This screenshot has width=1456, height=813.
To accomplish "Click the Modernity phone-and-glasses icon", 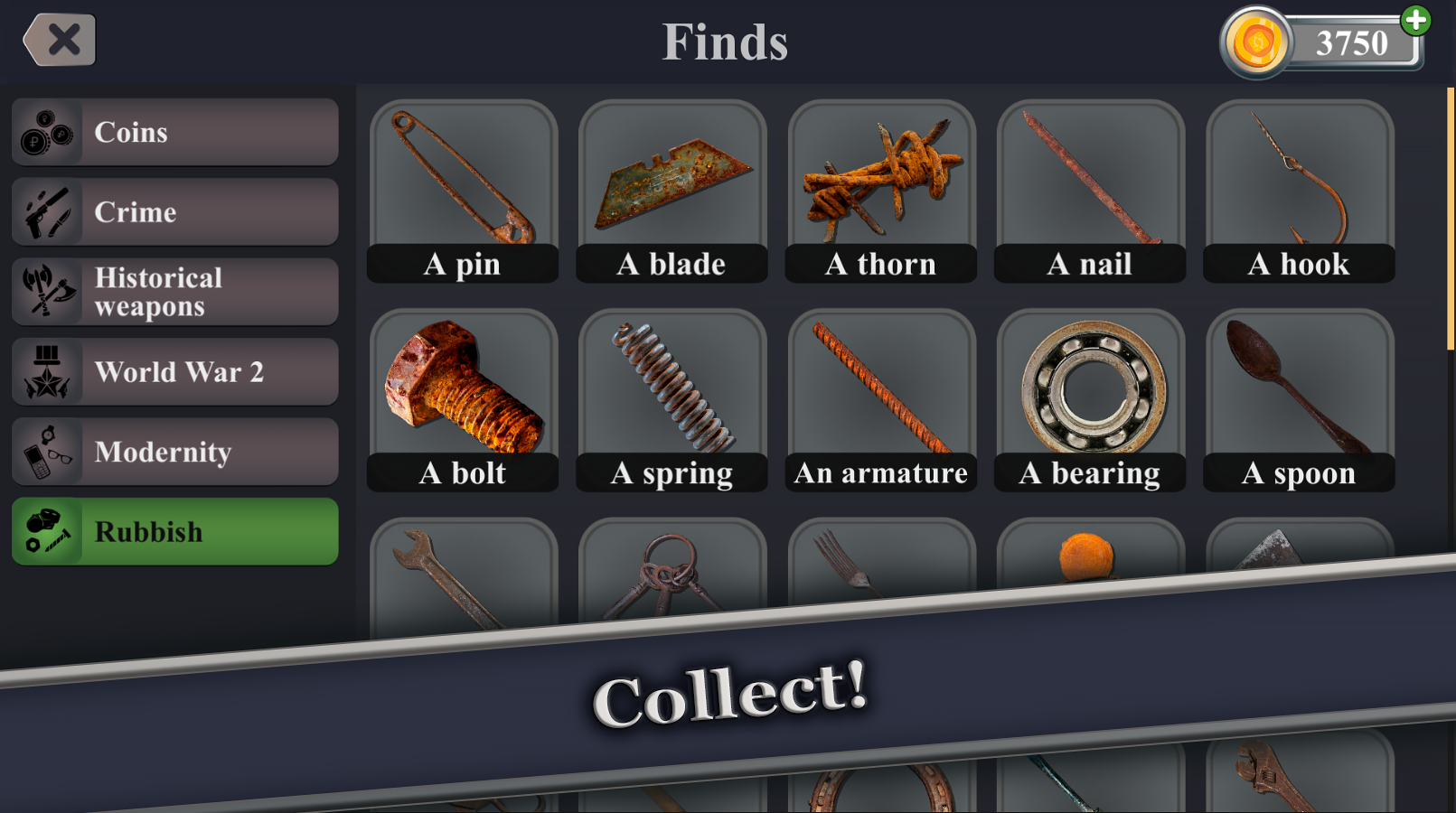I will pos(48,451).
